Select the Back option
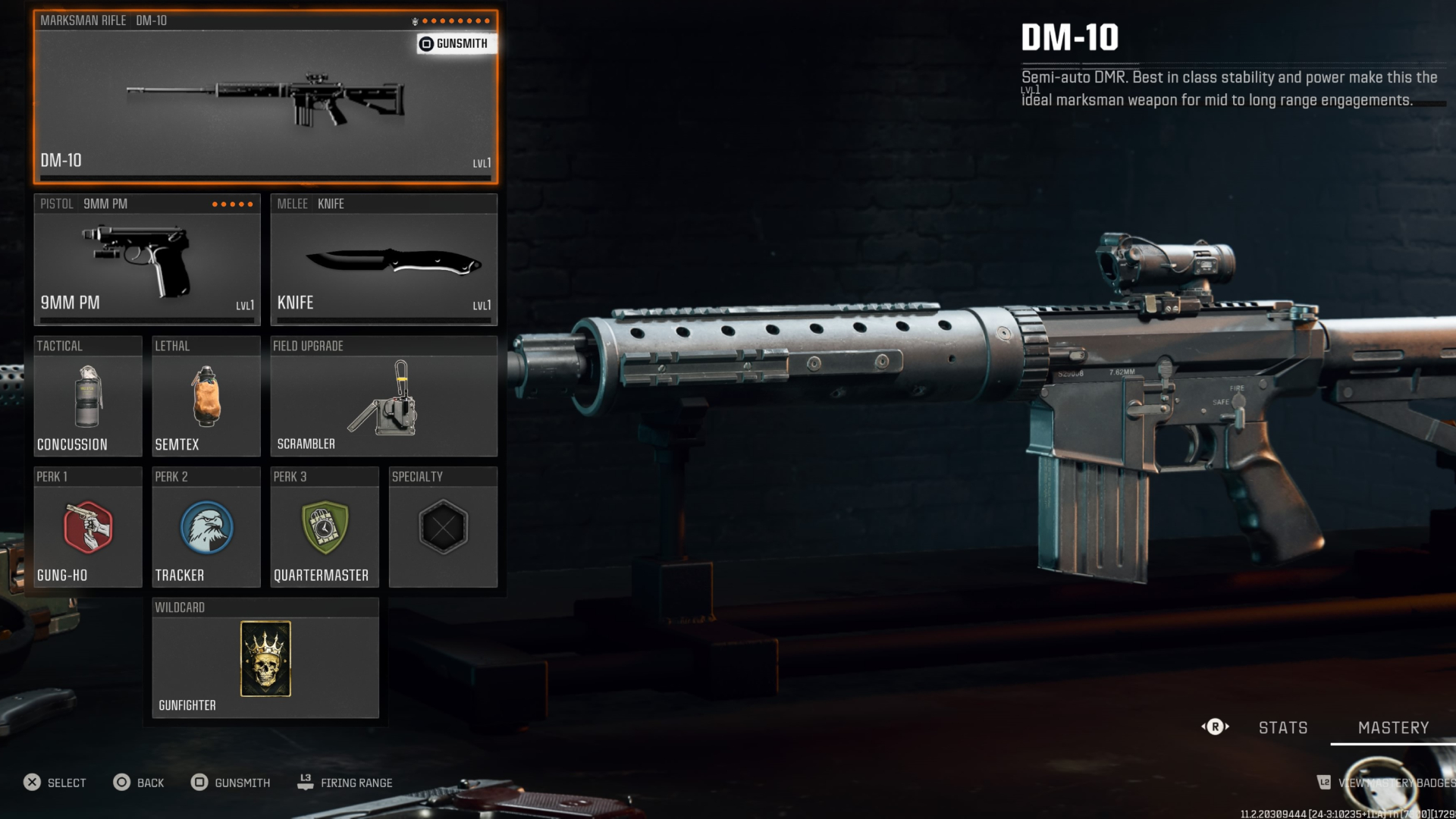1456x819 pixels. pyautogui.click(x=140, y=782)
